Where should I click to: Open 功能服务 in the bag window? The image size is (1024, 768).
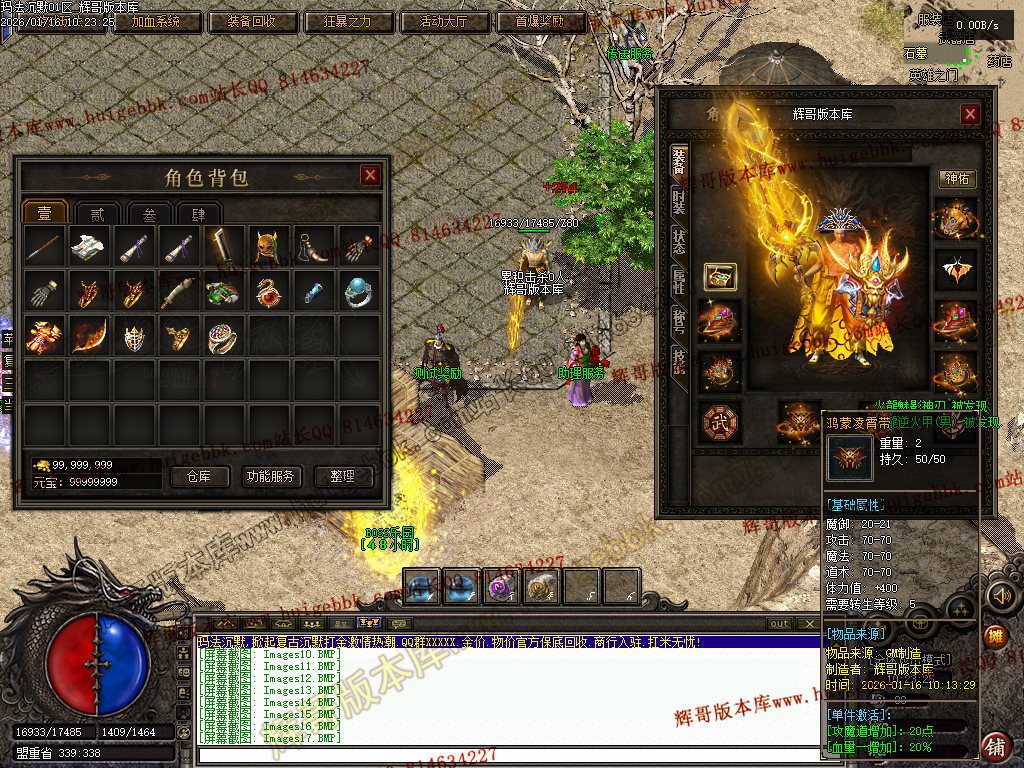271,477
